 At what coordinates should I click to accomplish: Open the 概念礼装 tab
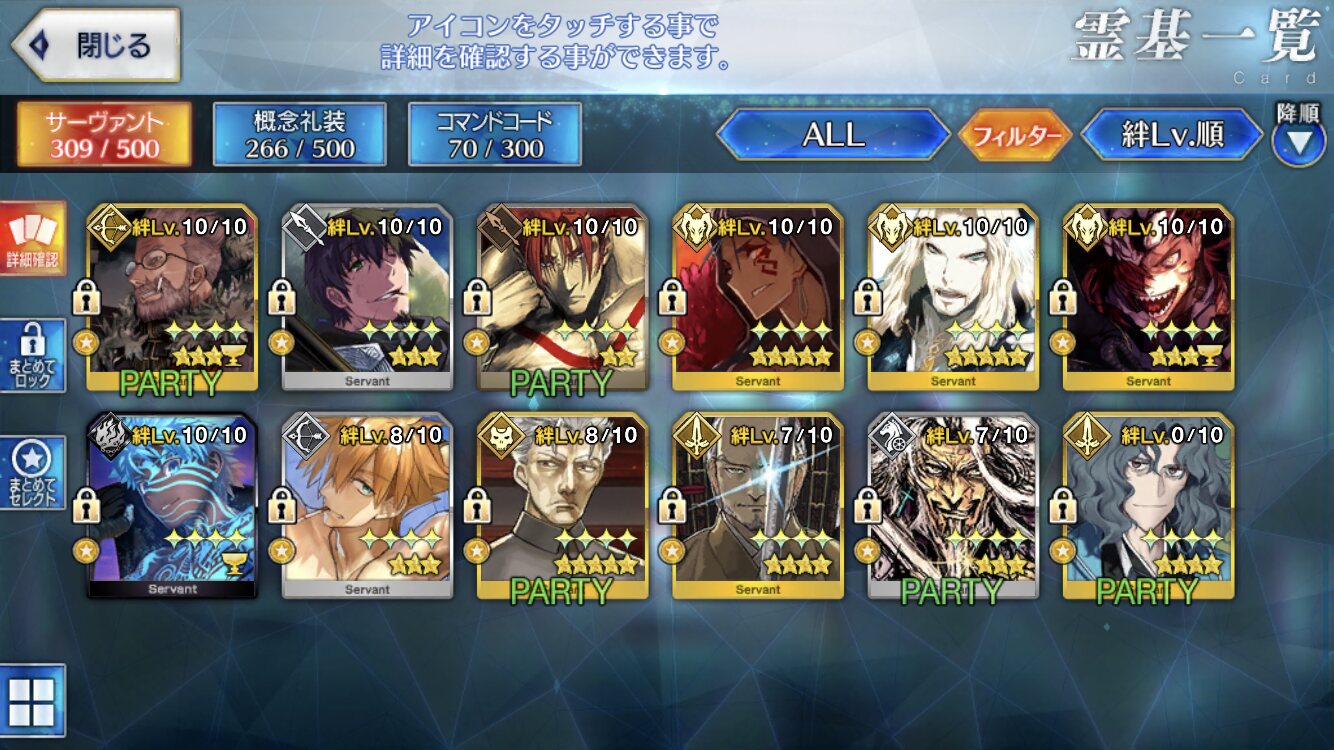[x=299, y=134]
